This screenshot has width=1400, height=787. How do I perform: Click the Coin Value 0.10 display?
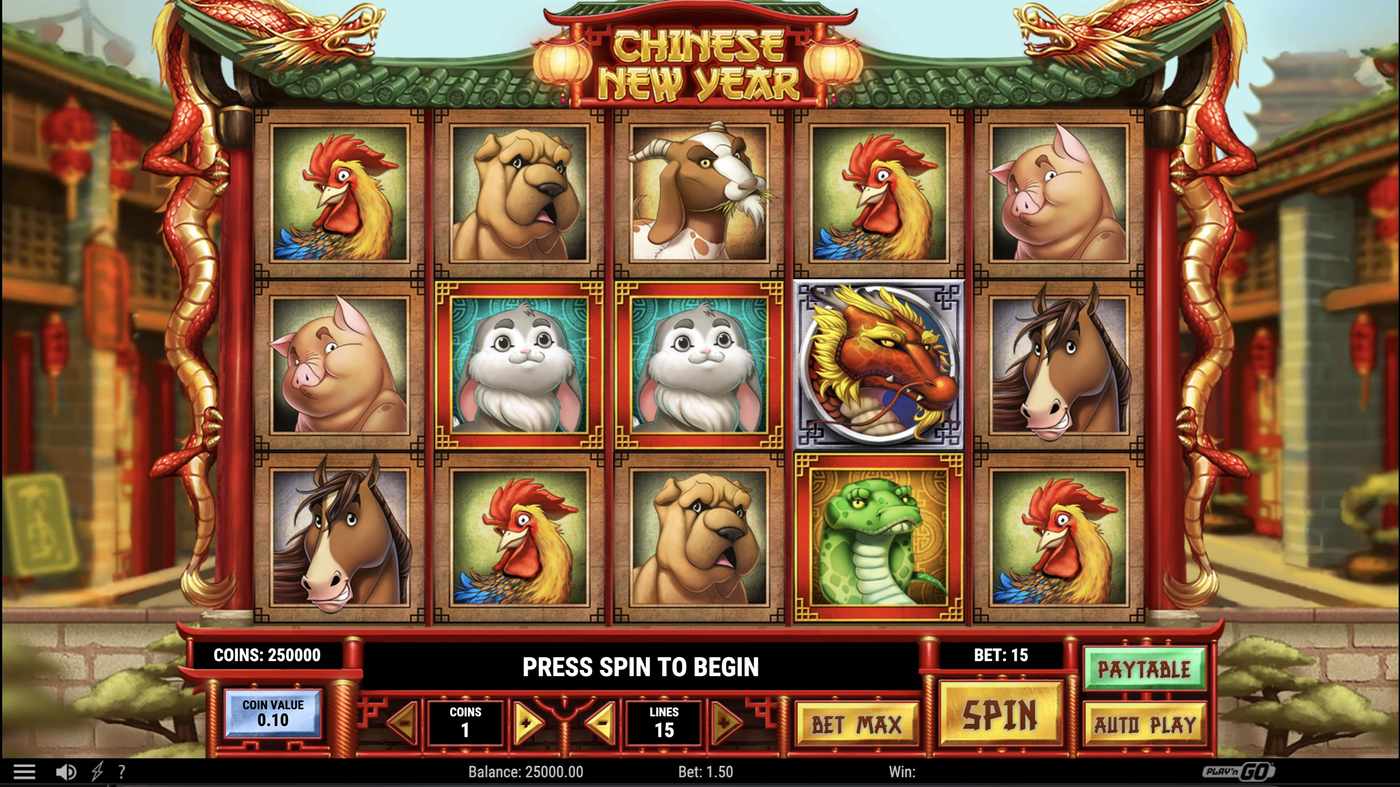pos(274,712)
